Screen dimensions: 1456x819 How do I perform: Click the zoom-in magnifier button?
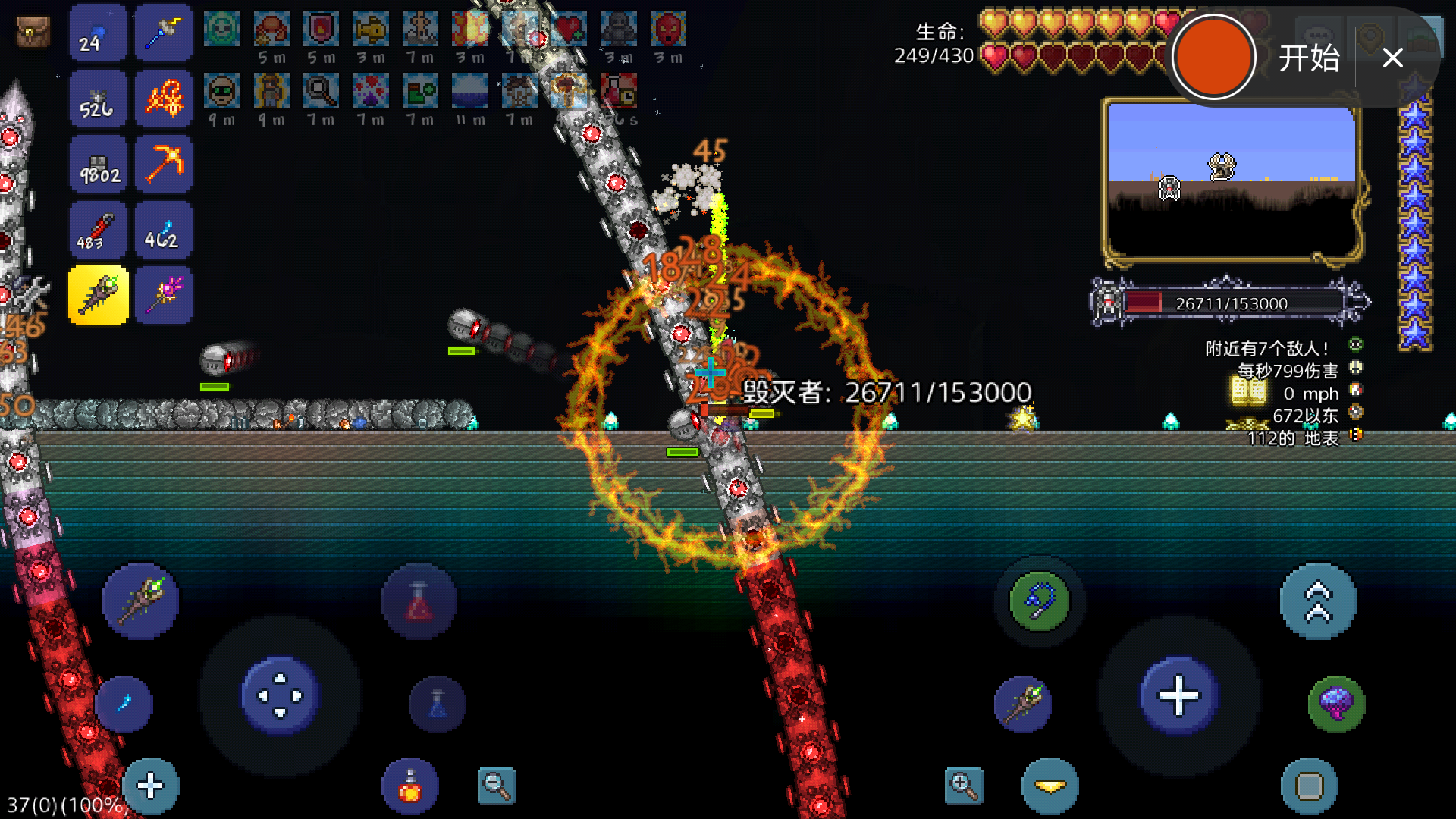(x=964, y=786)
